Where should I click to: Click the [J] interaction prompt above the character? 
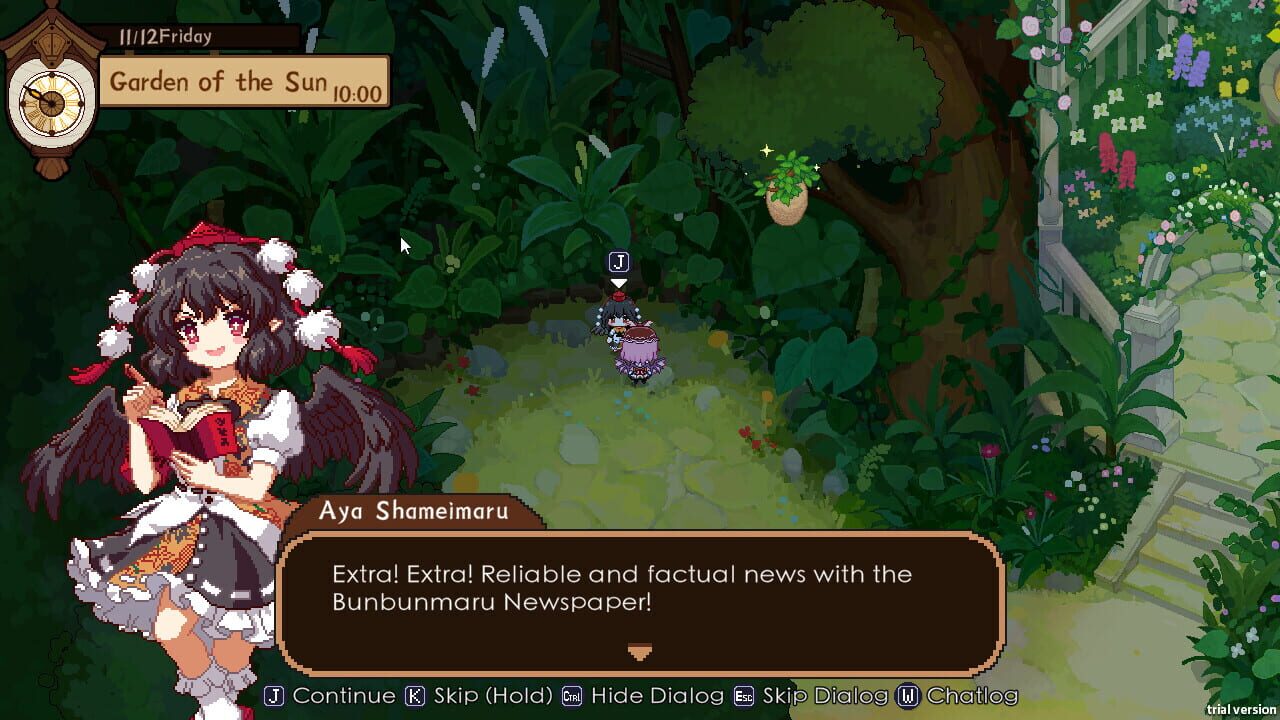[x=618, y=263]
